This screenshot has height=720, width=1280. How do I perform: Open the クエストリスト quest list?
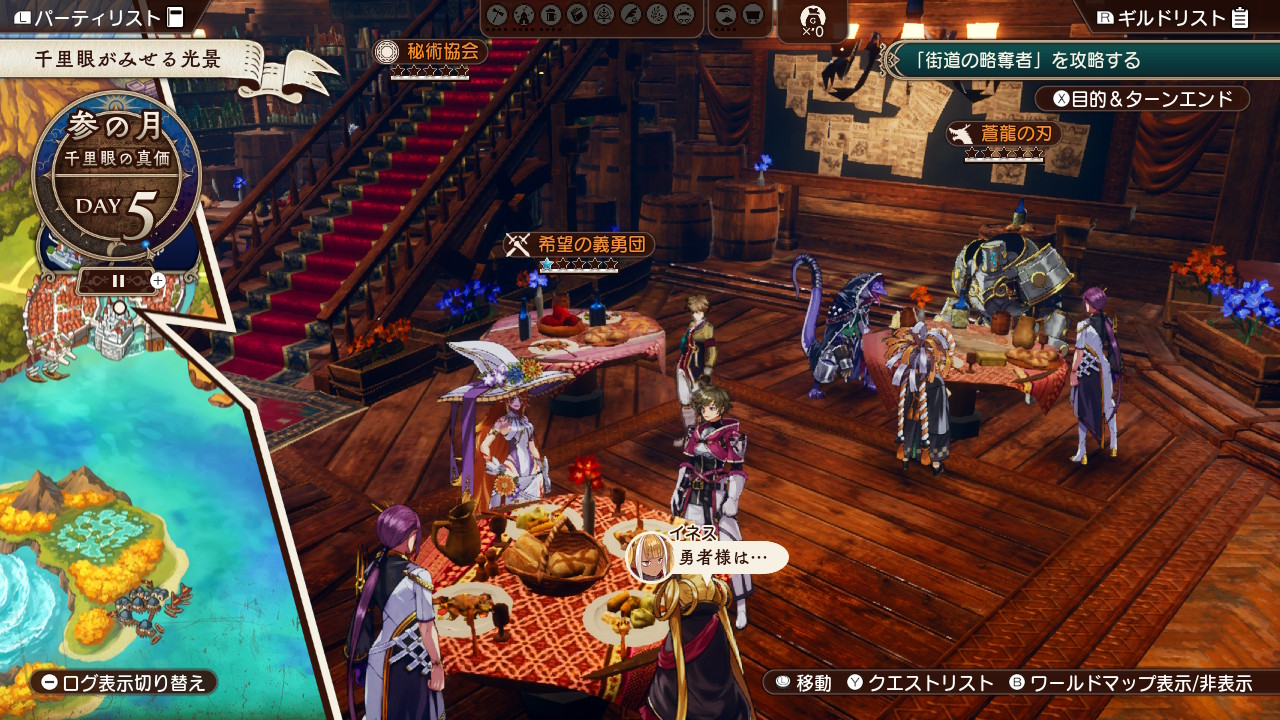tap(920, 683)
